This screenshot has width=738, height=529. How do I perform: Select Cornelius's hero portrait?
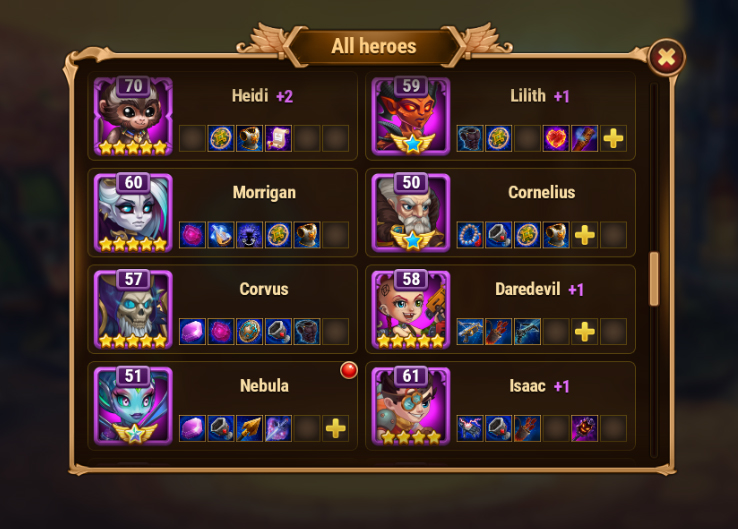[411, 214]
